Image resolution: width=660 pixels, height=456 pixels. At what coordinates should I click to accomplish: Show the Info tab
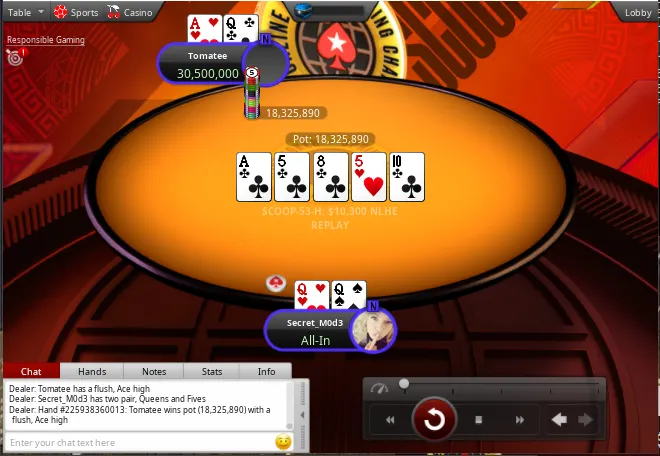pyautogui.click(x=266, y=371)
